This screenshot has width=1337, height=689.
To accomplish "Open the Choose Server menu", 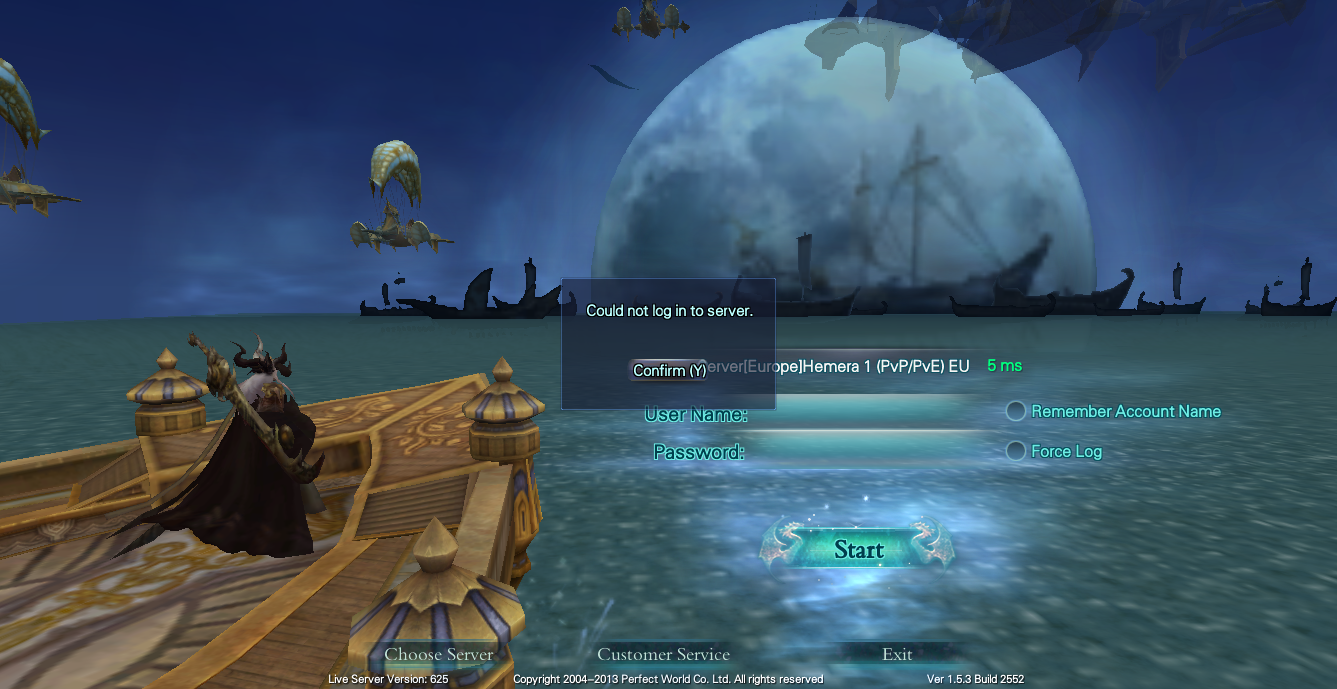I will 439,654.
